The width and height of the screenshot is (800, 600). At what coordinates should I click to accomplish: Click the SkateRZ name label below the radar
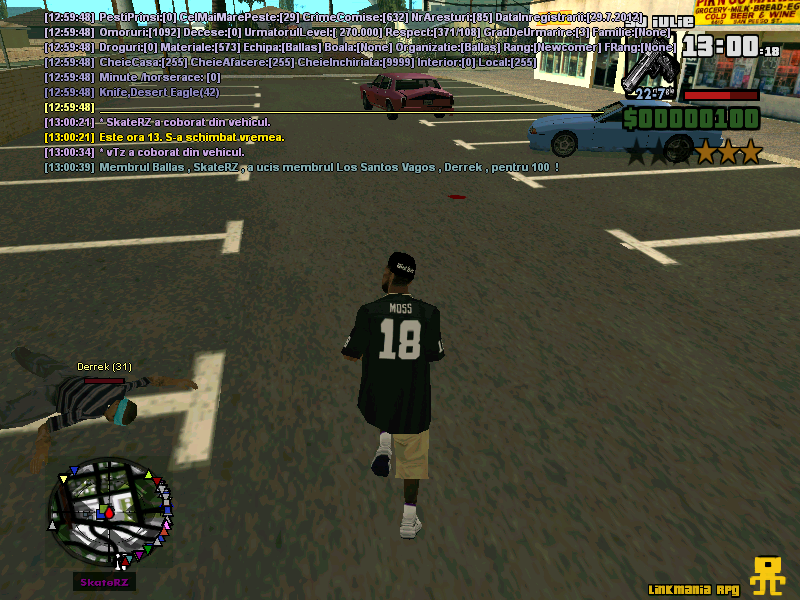click(x=104, y=582)
